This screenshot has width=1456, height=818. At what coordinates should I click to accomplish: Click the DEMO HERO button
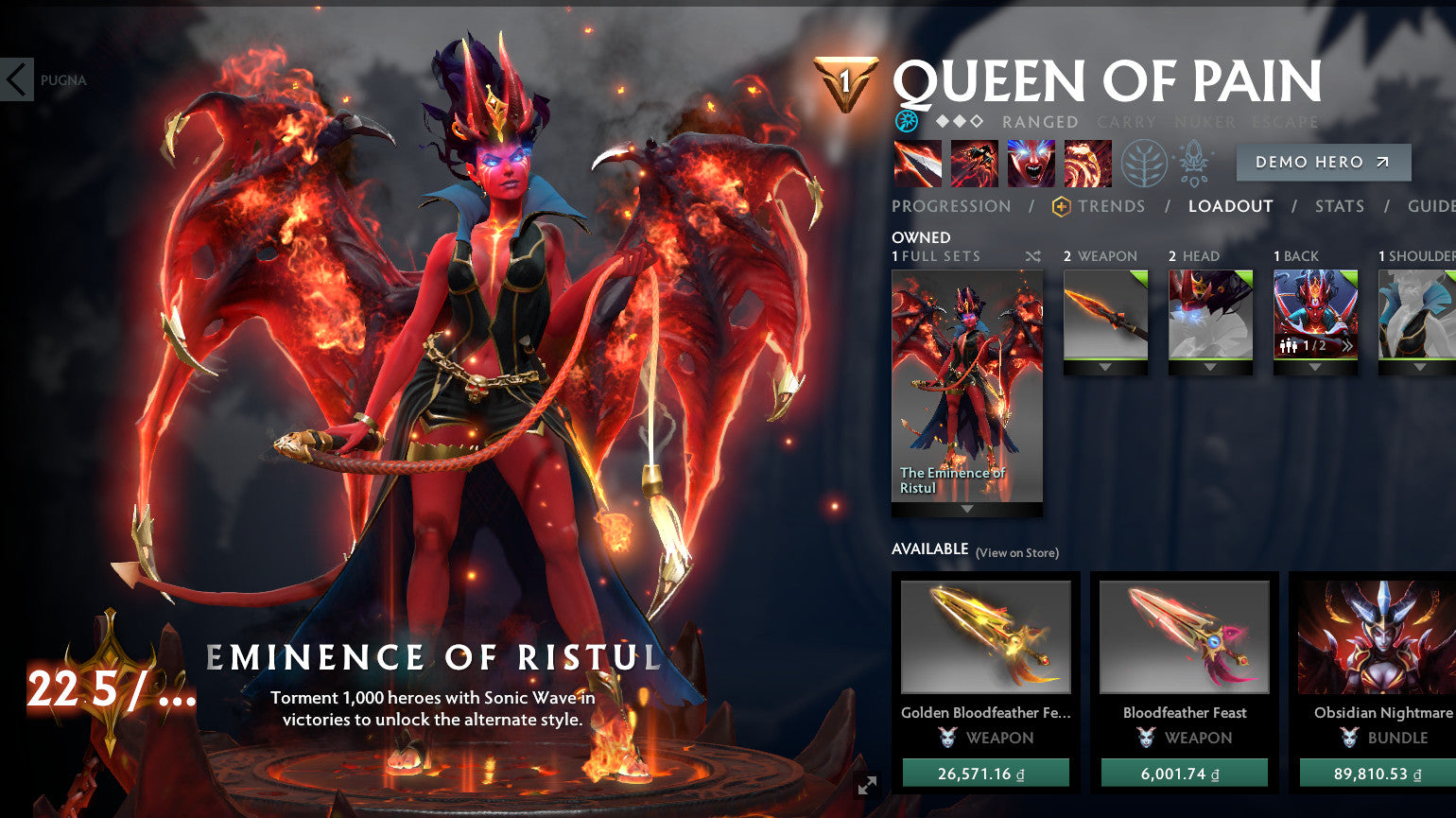point(1323,162)
